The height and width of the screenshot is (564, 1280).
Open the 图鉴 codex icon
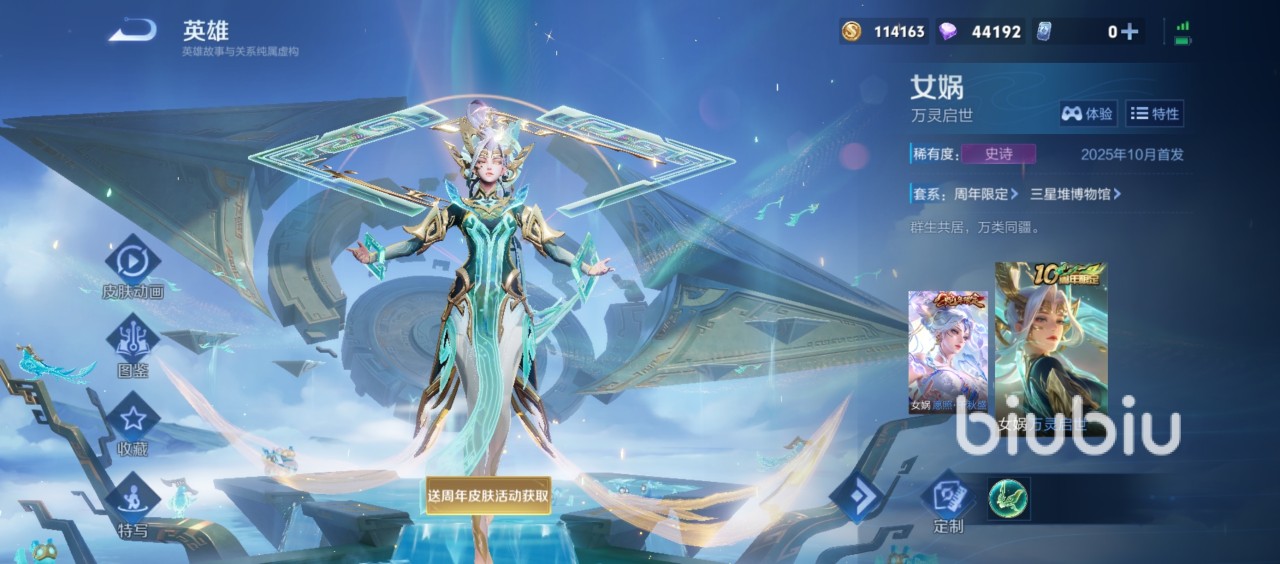coord(133,341)
